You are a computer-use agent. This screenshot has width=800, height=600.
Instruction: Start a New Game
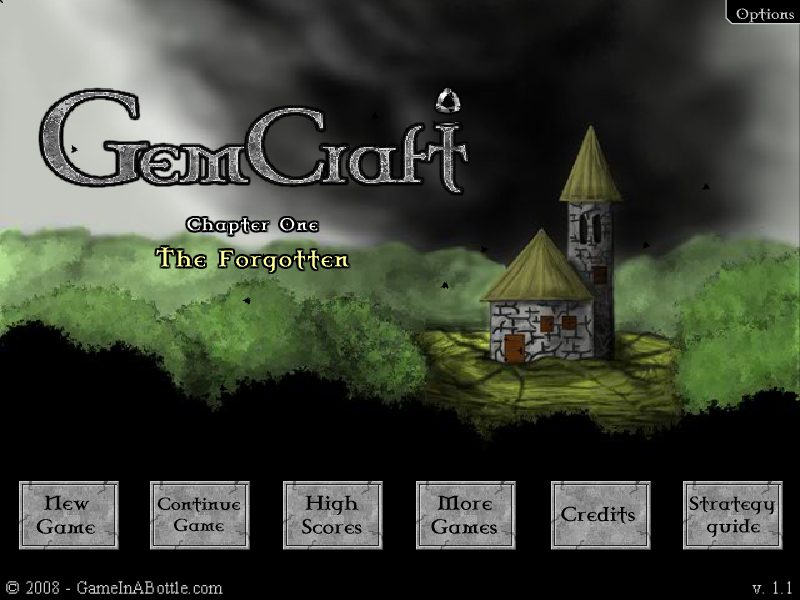(x=68, y=515)
